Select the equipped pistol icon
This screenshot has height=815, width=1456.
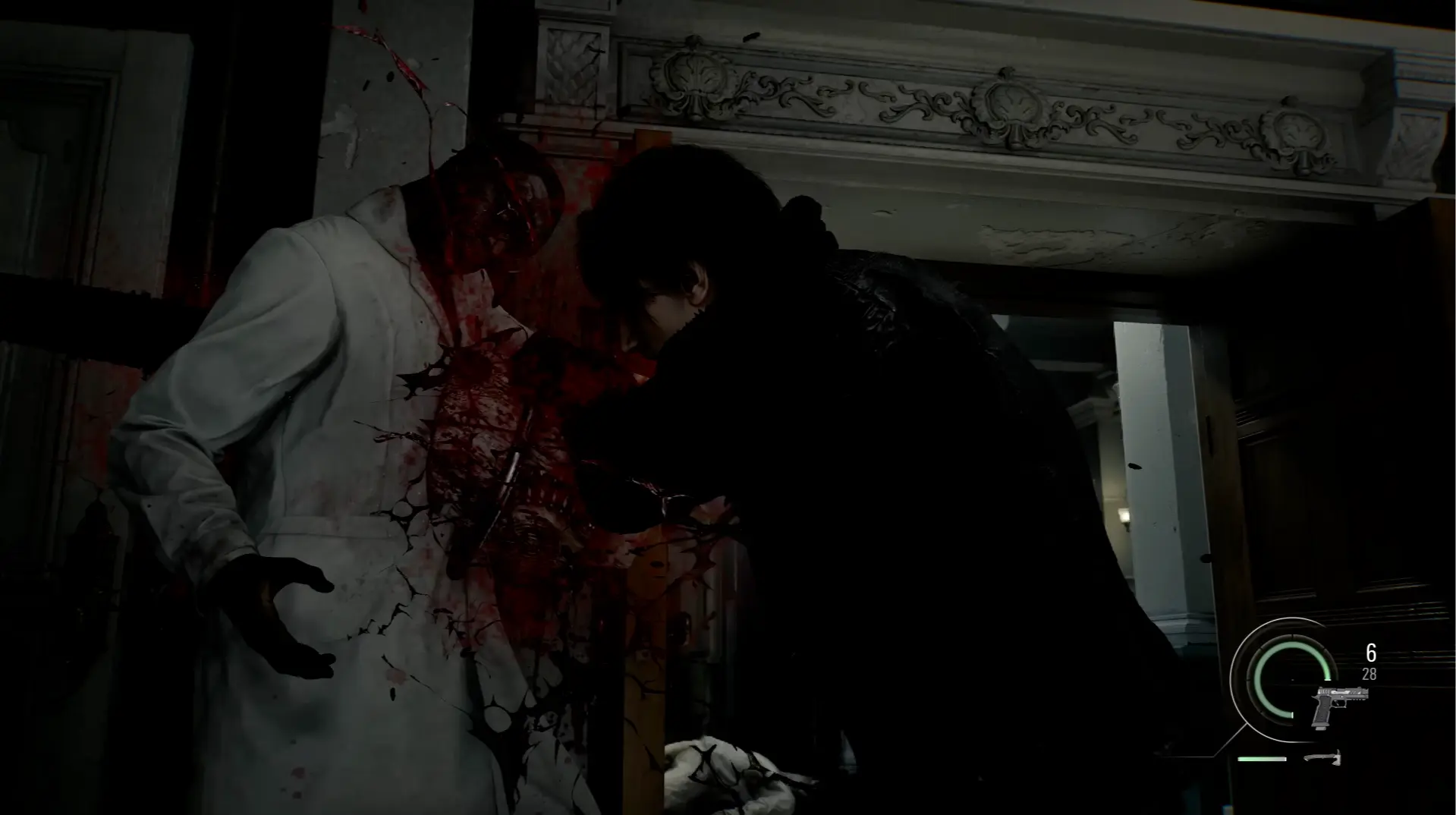click(1340, 706)
